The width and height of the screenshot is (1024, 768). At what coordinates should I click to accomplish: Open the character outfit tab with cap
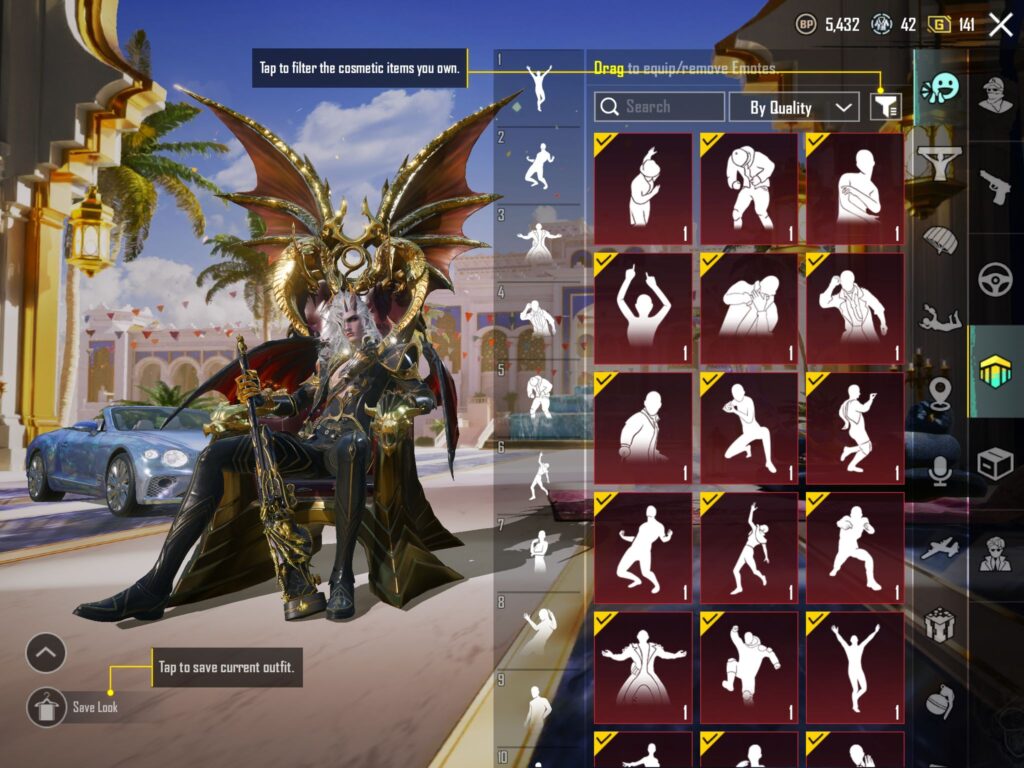click(x=995, y=94)
